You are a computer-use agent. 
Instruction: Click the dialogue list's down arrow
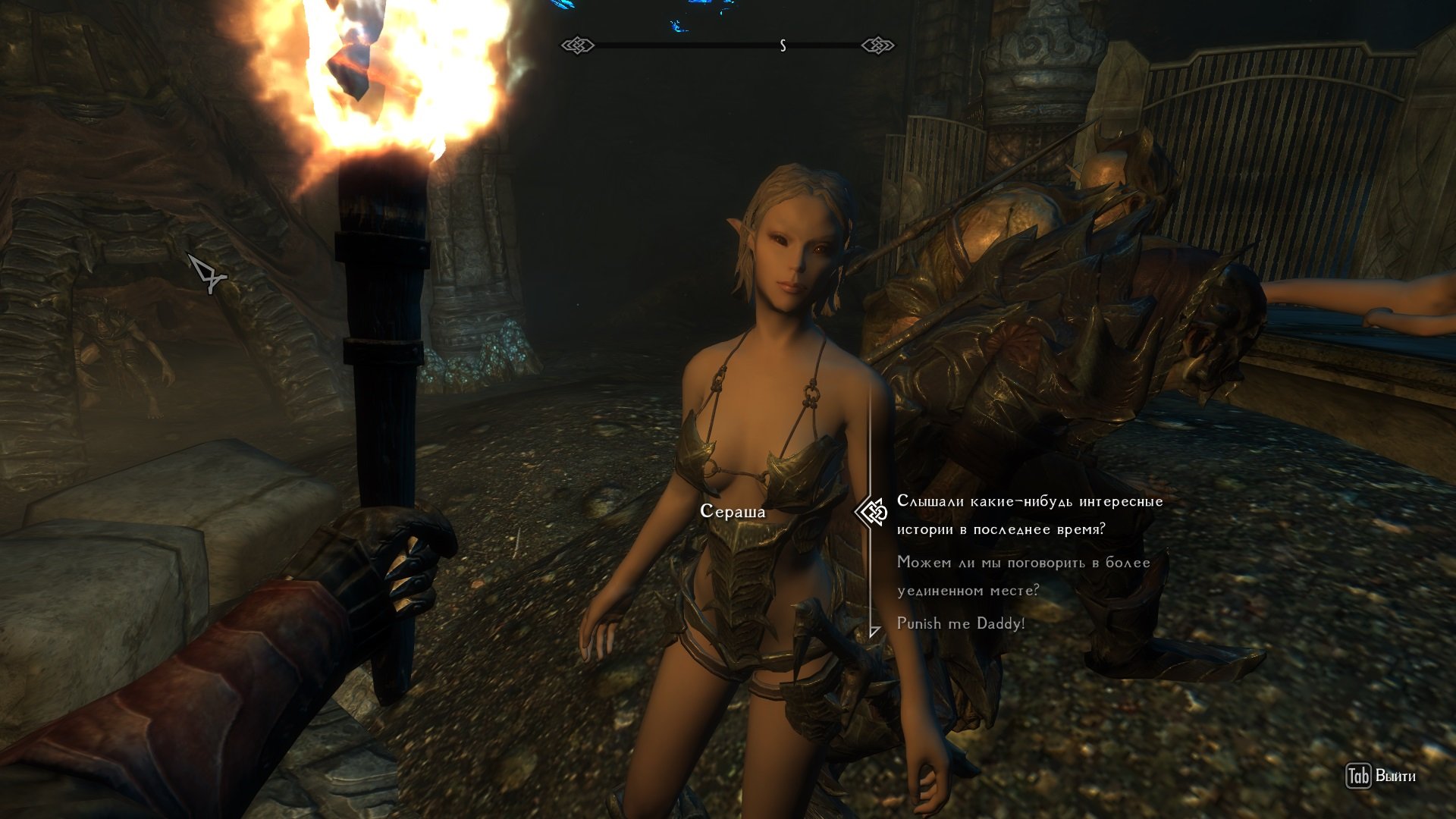874,632
